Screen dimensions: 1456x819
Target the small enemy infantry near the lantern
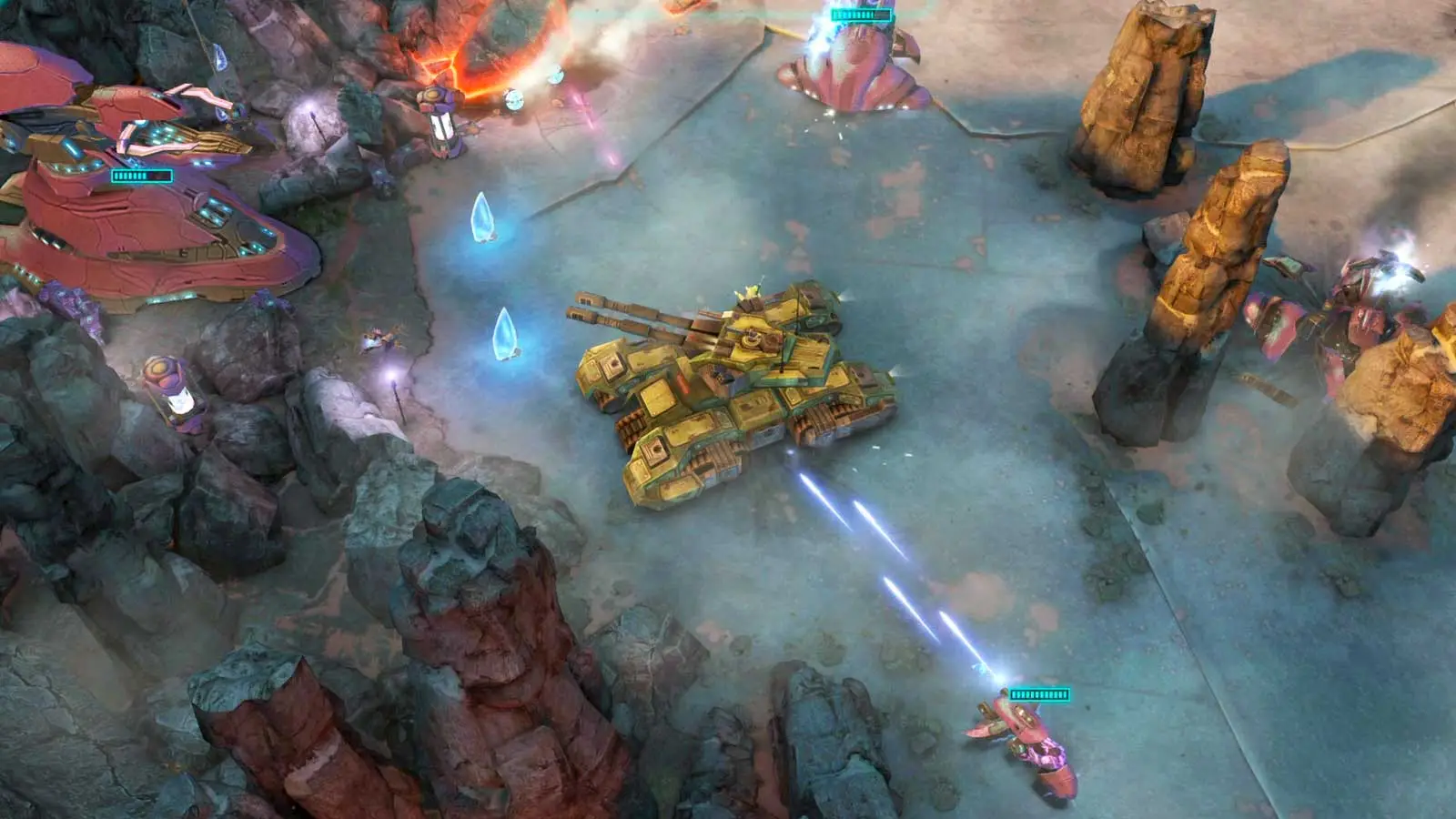click(382, 339)
